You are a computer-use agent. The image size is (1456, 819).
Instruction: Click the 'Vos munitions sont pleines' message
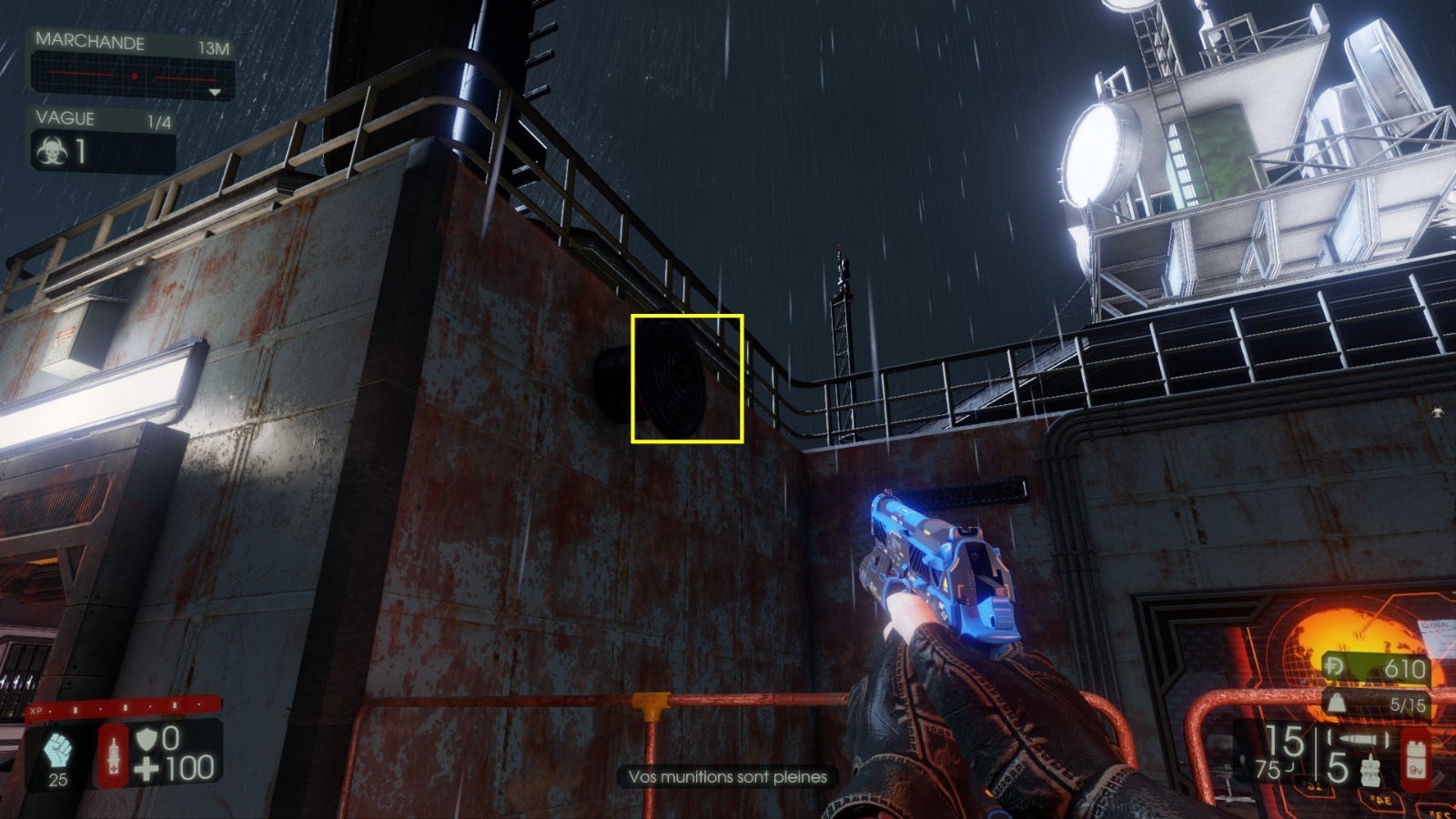click(728, 777)
